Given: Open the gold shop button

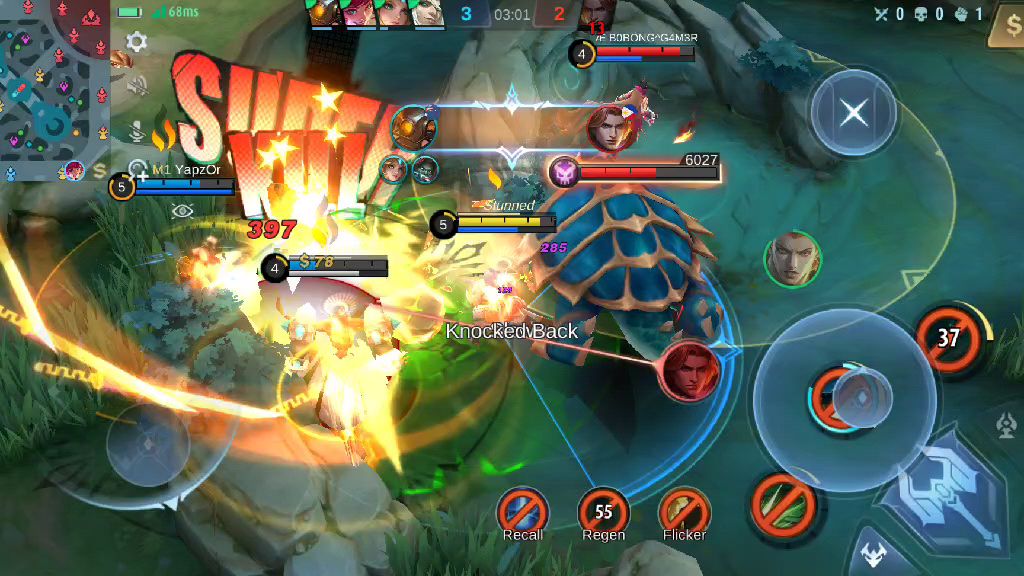Looking at the screenshot, I should [1004, 28].
